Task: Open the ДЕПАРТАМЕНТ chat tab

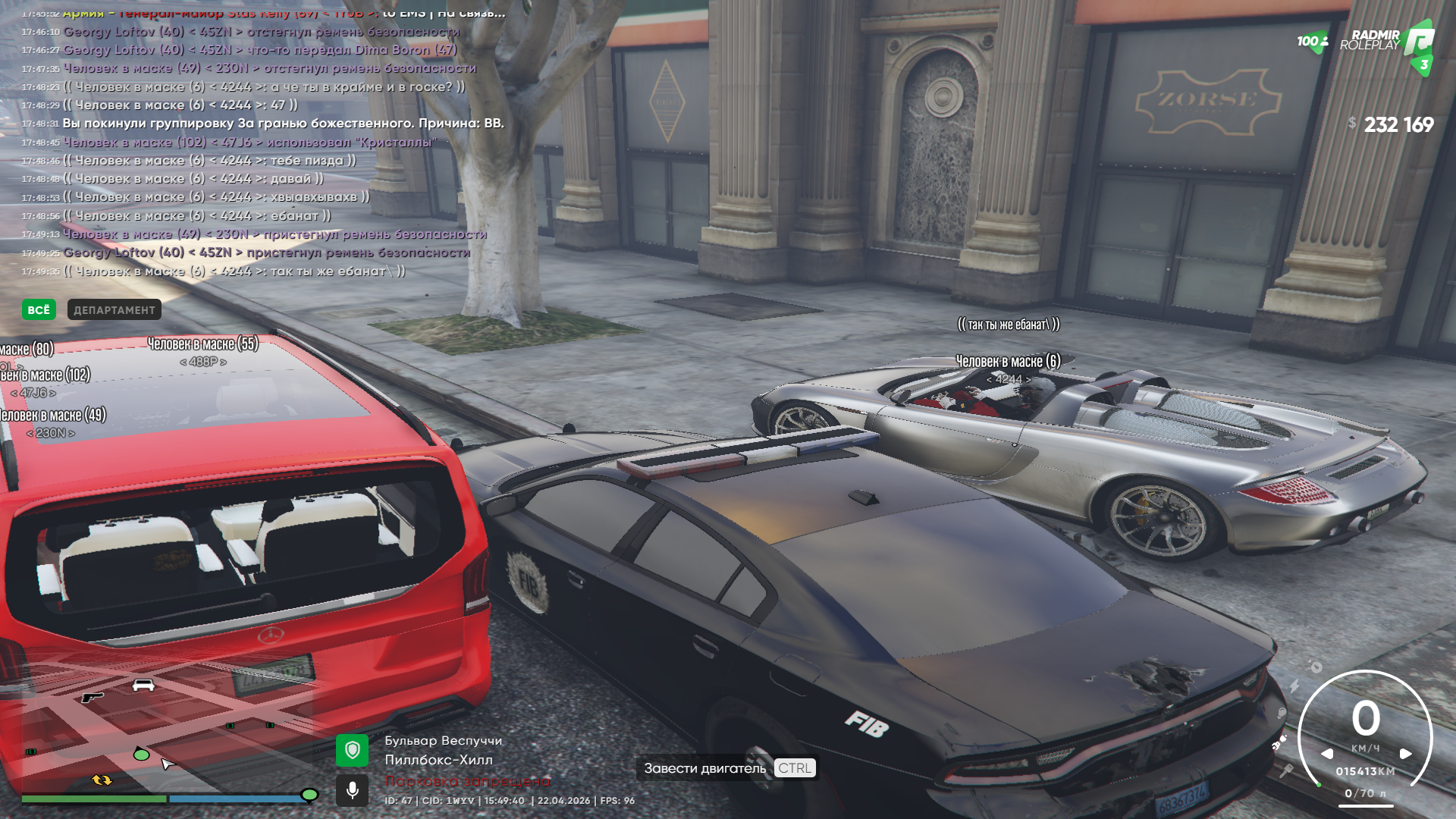Action: [x=114, y=309]
